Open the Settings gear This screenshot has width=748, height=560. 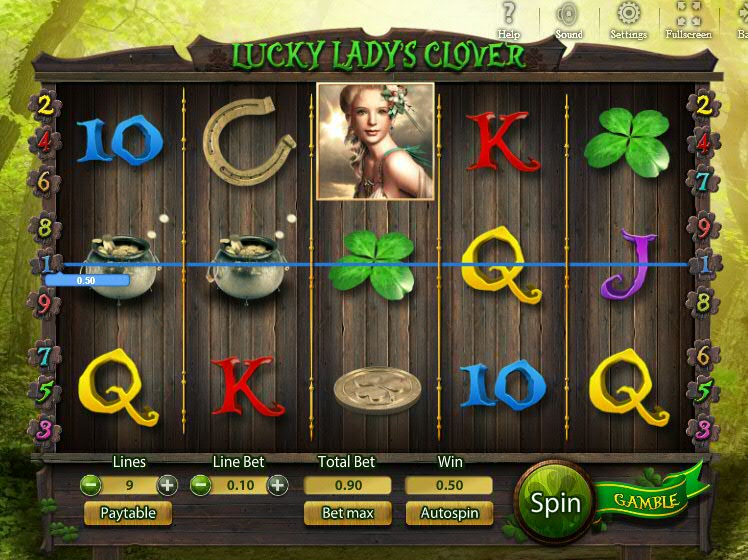[628, 17]
